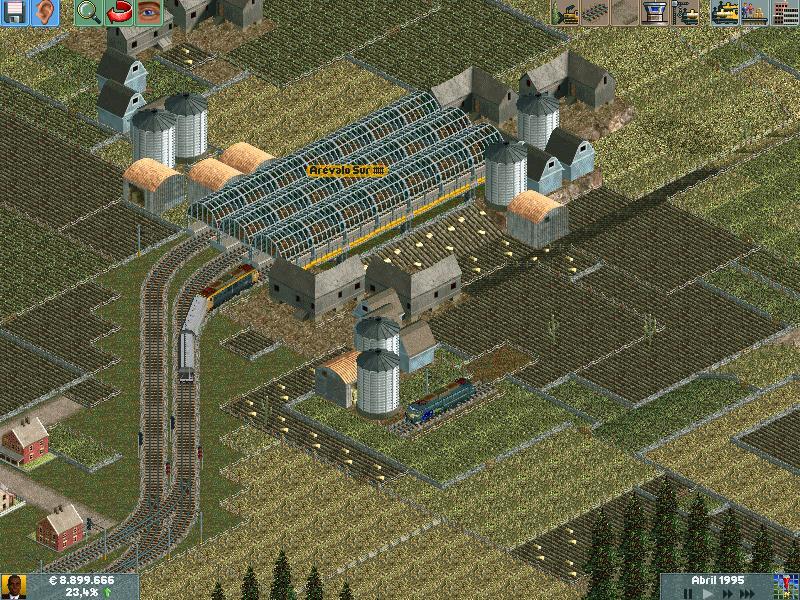This screenshot has width=800, height=600.
Task: Open the crane build vehicles menu
Action: (x=687, y=13)
